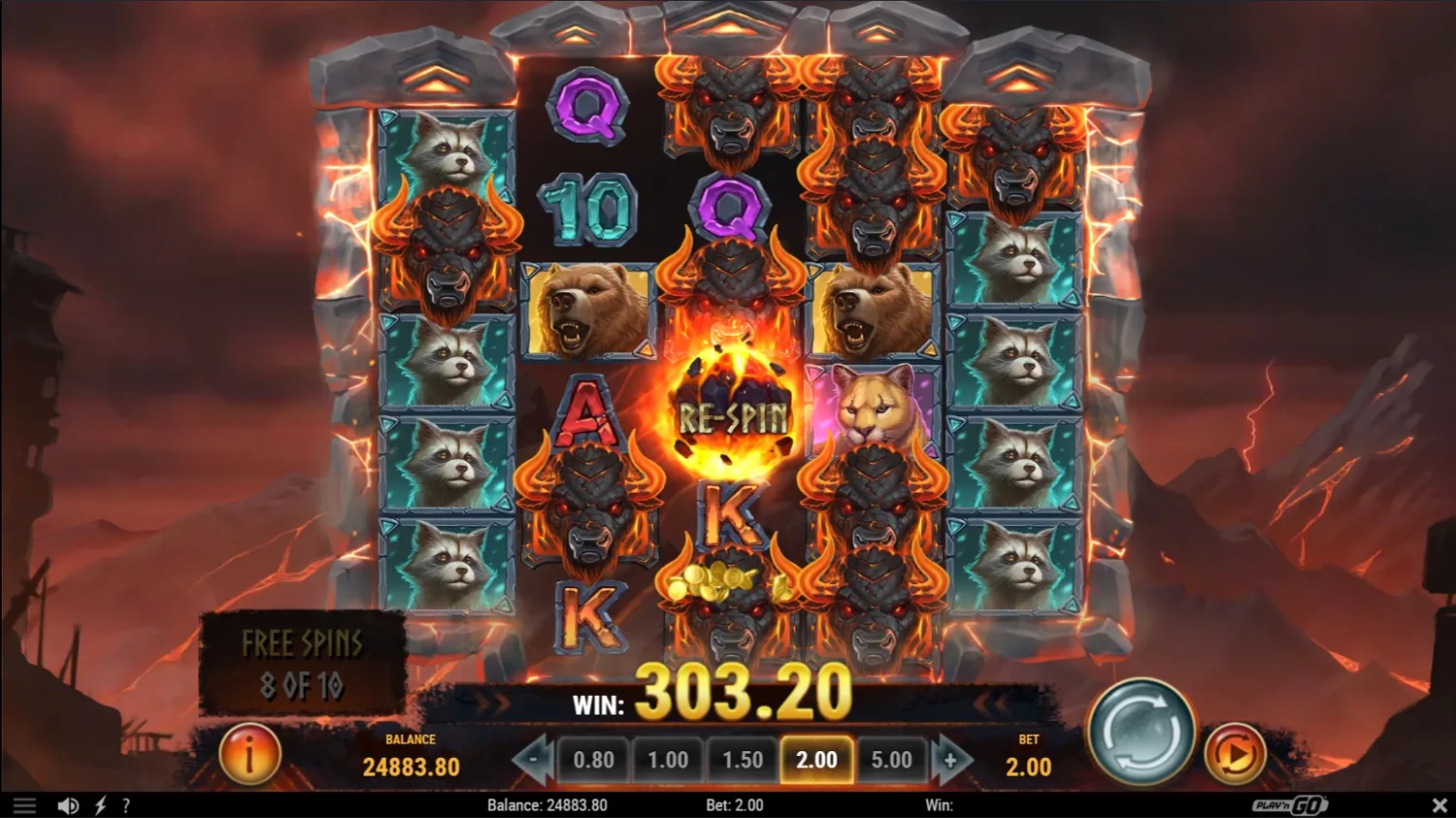
Task: Choose the 1.00 bet option
Action: click(669, 760)
